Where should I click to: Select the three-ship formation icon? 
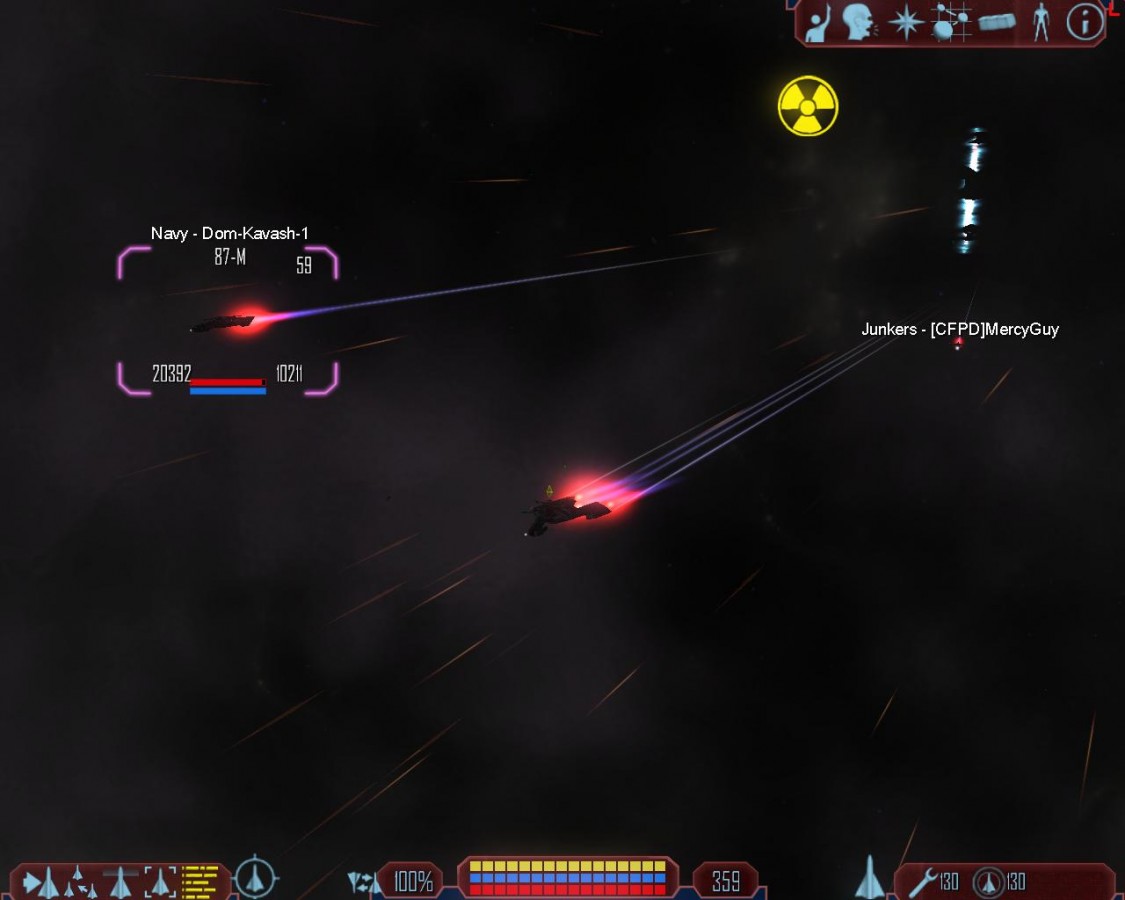click(78, 882)
